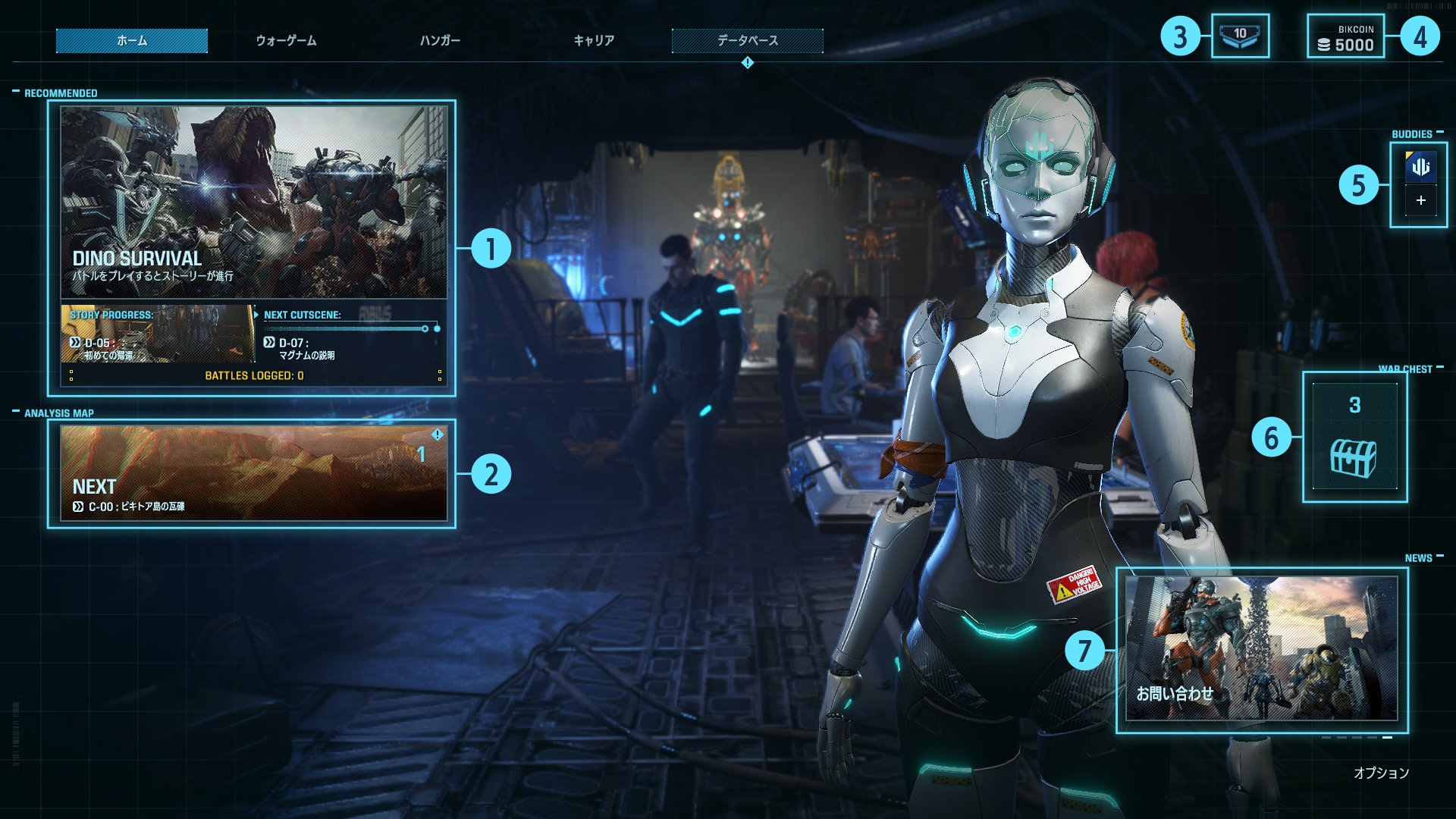Image resolution: width=1456 pixels, height=819 pixels.
Task: Open the お問い合わせ news thumbnail
Action: (1261, 648)
